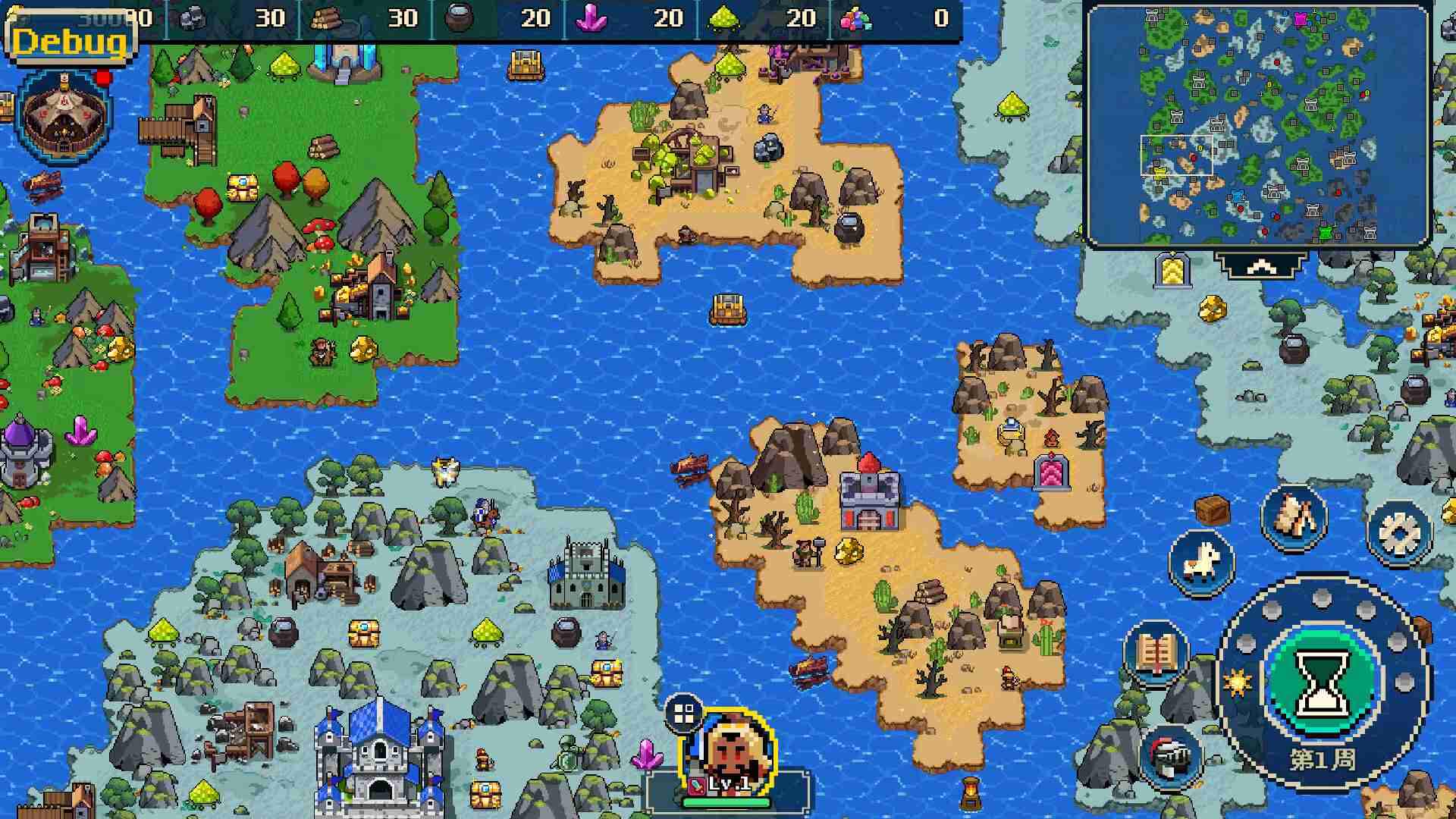Screen dimensions: 1456x819
Task: Toggle the red indicator beside the faction emblem
Action: coord(102,77)
